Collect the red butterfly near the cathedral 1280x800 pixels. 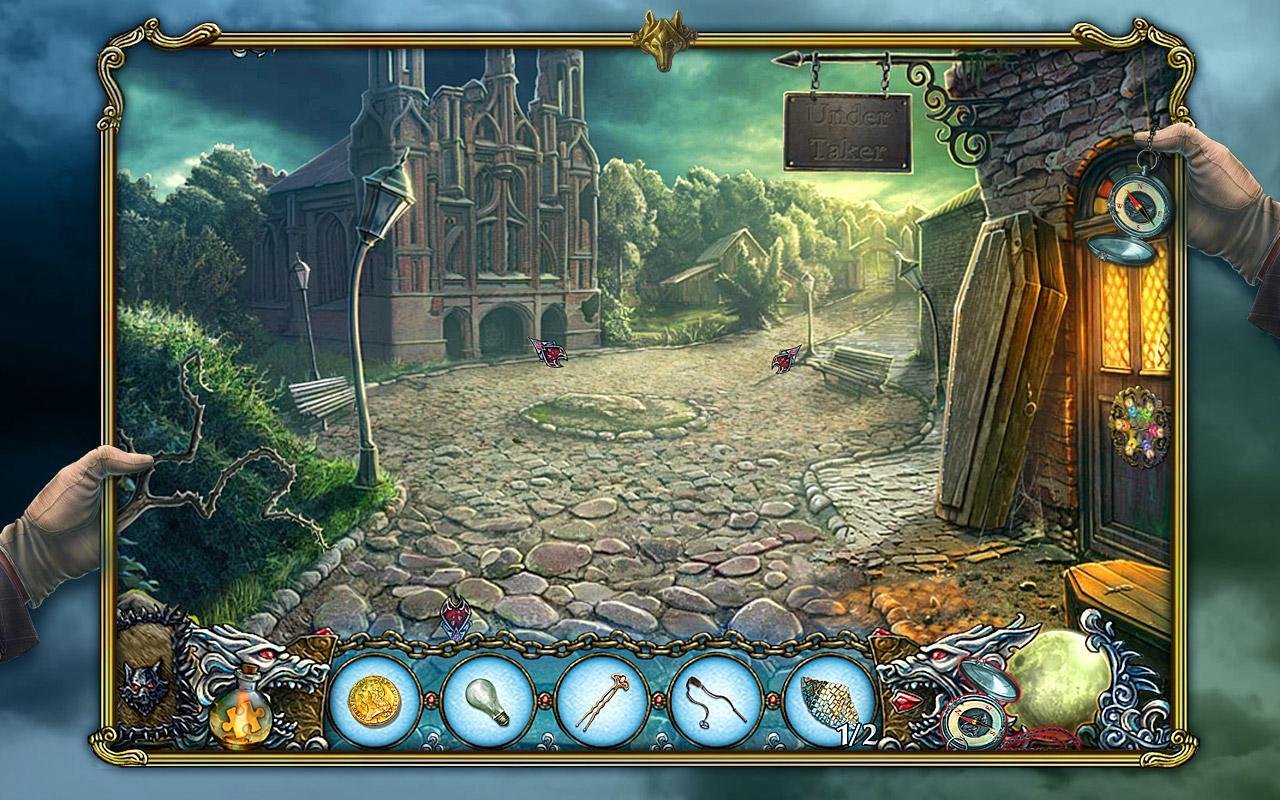pyautogui.click(x=545, y=353)
